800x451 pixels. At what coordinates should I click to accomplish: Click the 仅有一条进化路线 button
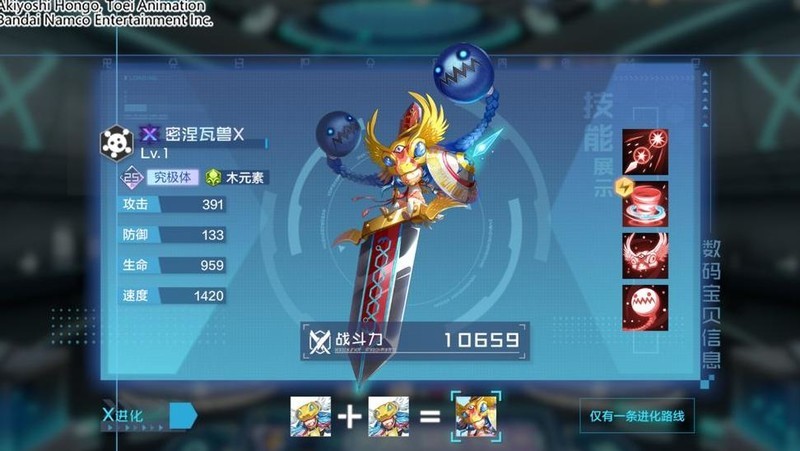coord(636,415)
